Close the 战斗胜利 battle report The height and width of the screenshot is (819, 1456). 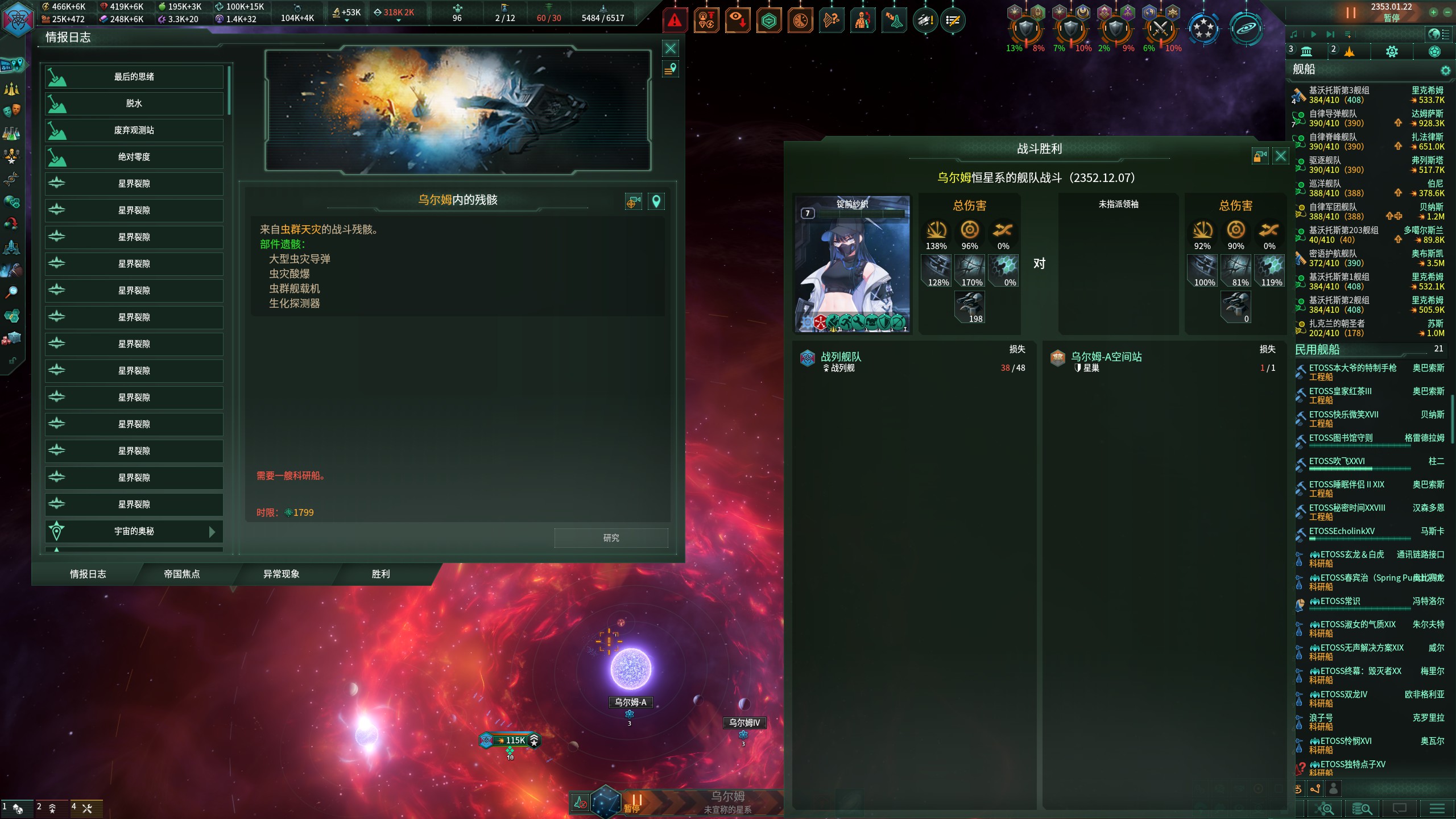tap(1280, 156)
